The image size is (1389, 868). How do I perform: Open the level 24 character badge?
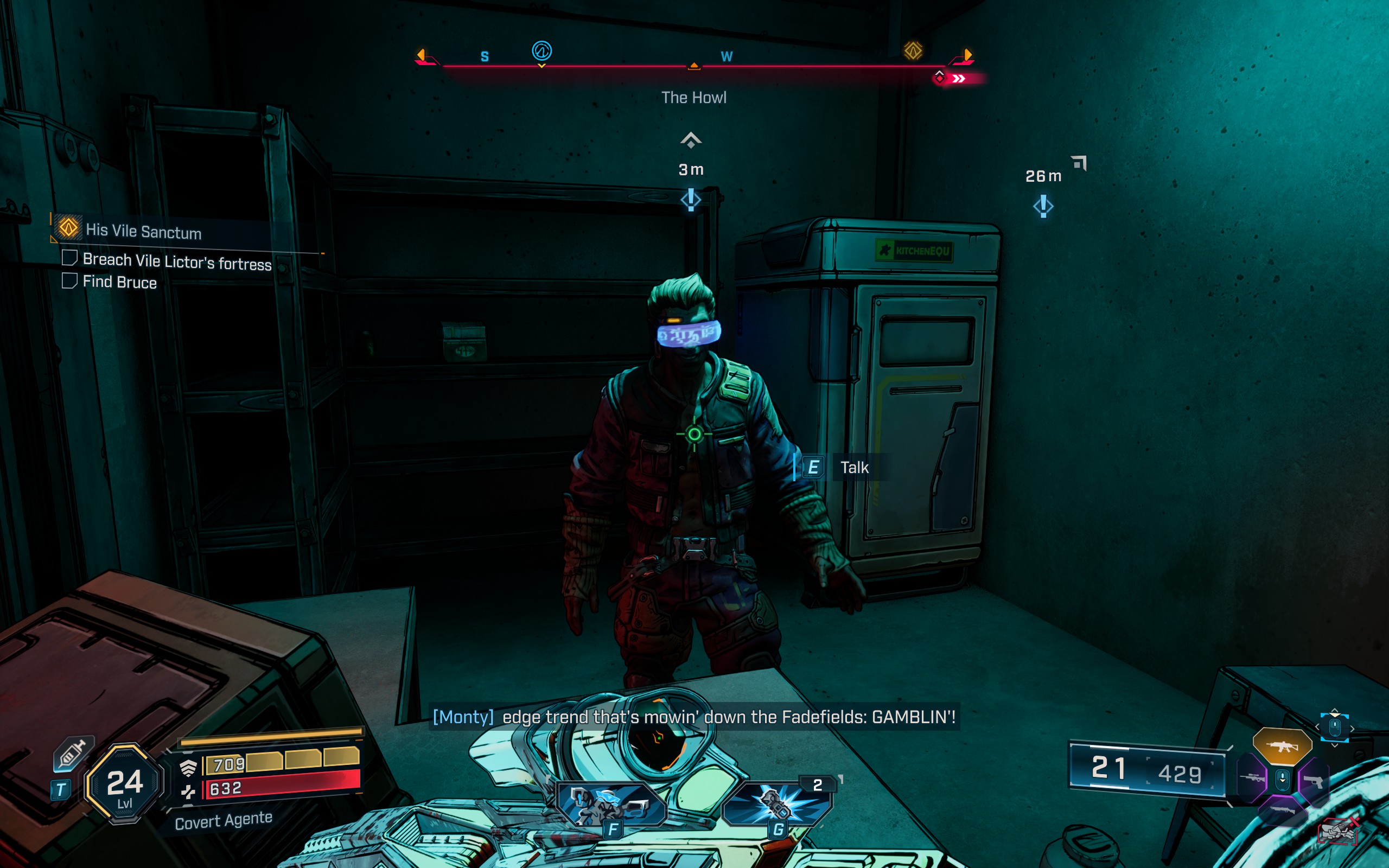click(124, 784)
